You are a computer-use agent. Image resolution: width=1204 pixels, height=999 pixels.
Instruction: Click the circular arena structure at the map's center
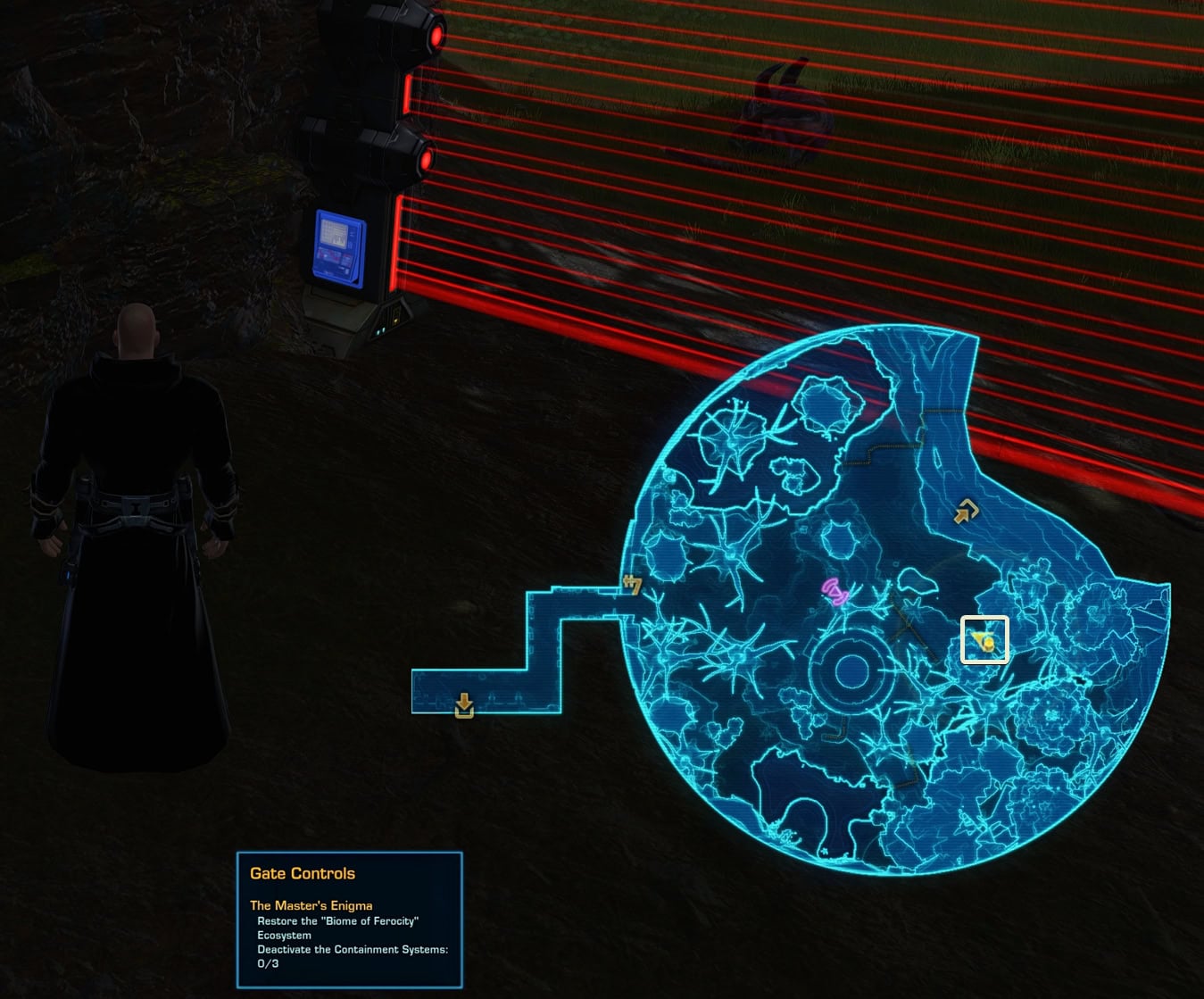pyautogui.click(x=851, y=670)
